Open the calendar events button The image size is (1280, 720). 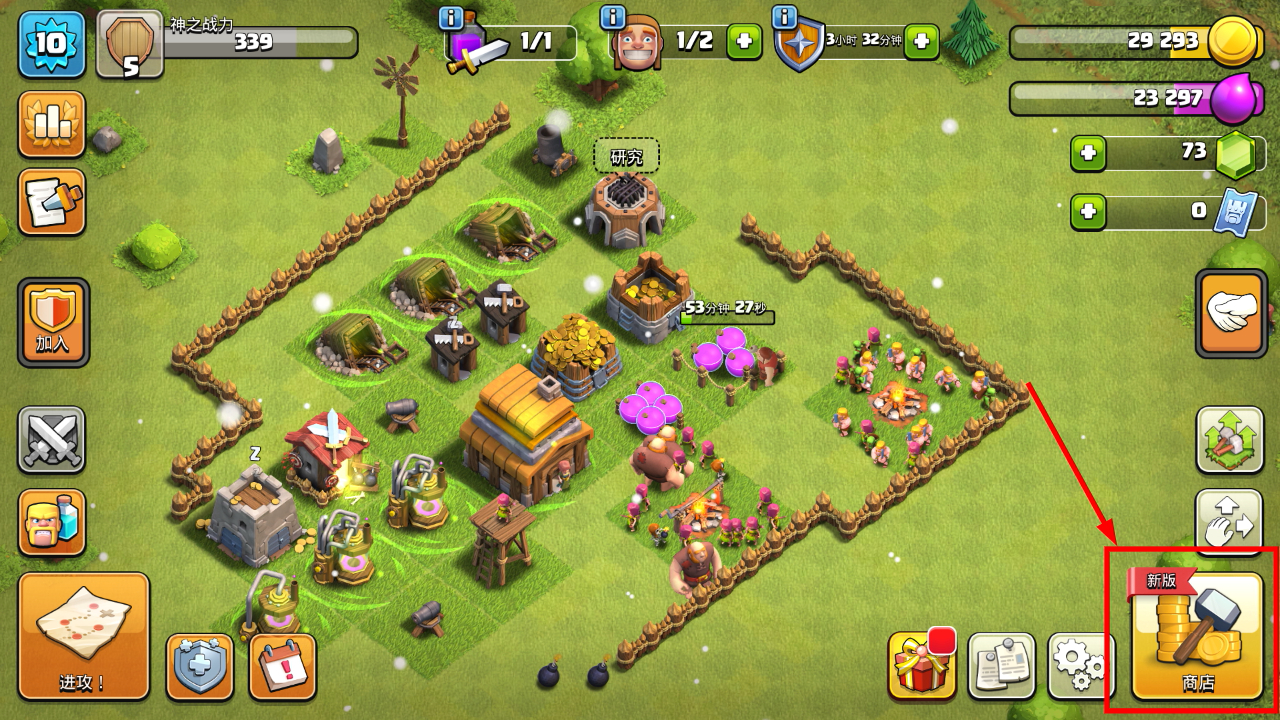(282, 666)
